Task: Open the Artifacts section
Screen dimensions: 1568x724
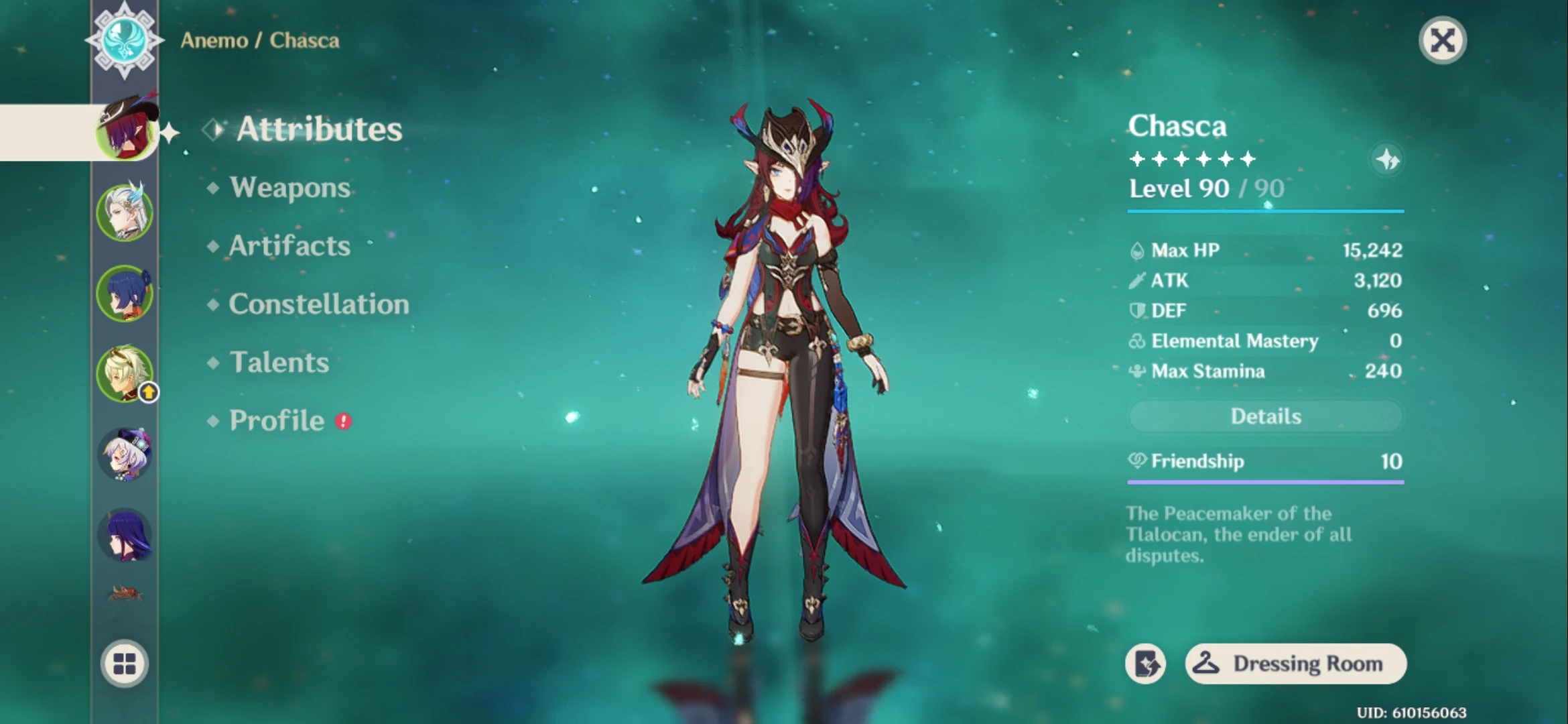Action: pyautogui.click(x=289, y=246)
